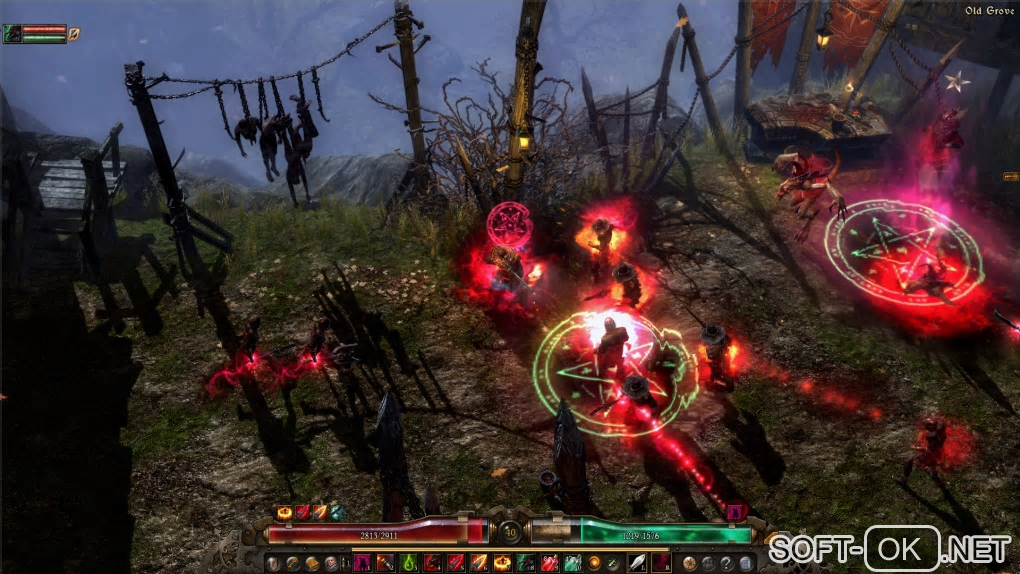Open the quest journal book button
This screenshot has height=574, width=1020.
pyautogui.click(x=311, y=562)
